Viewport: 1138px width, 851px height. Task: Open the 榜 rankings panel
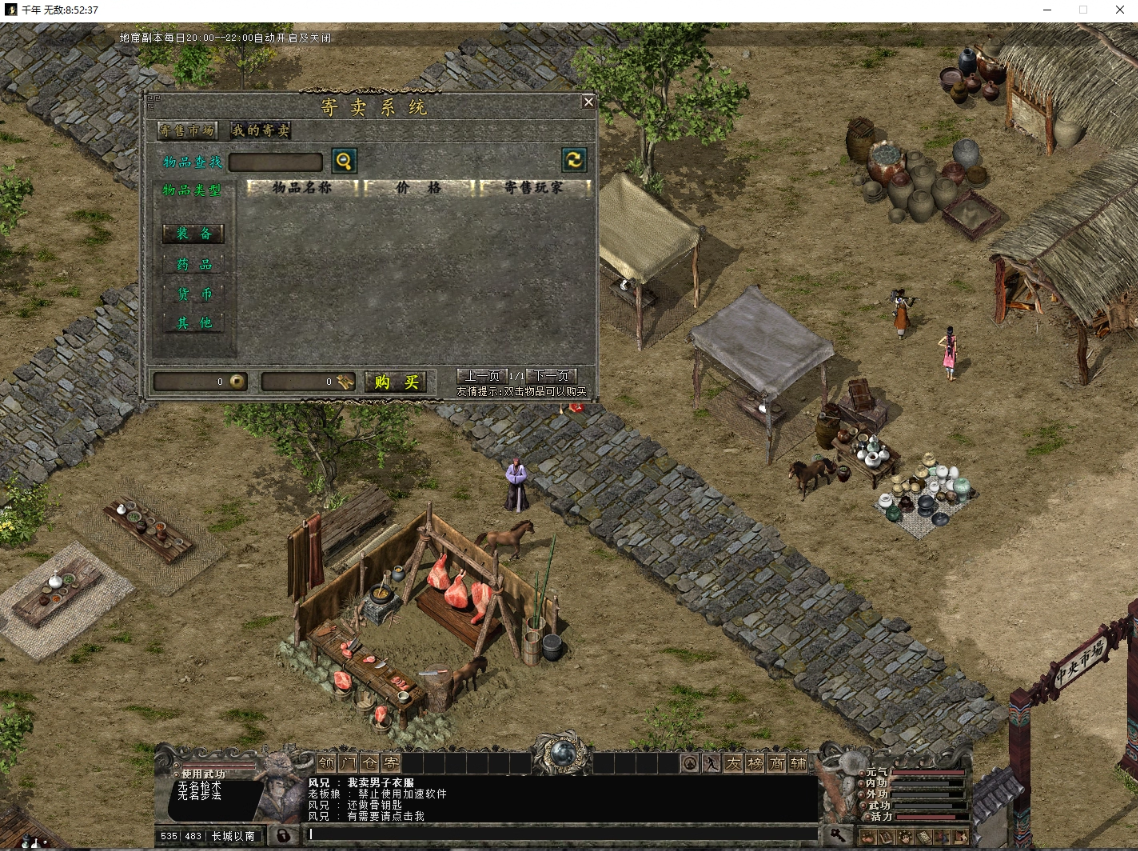(x=755, y=763)
